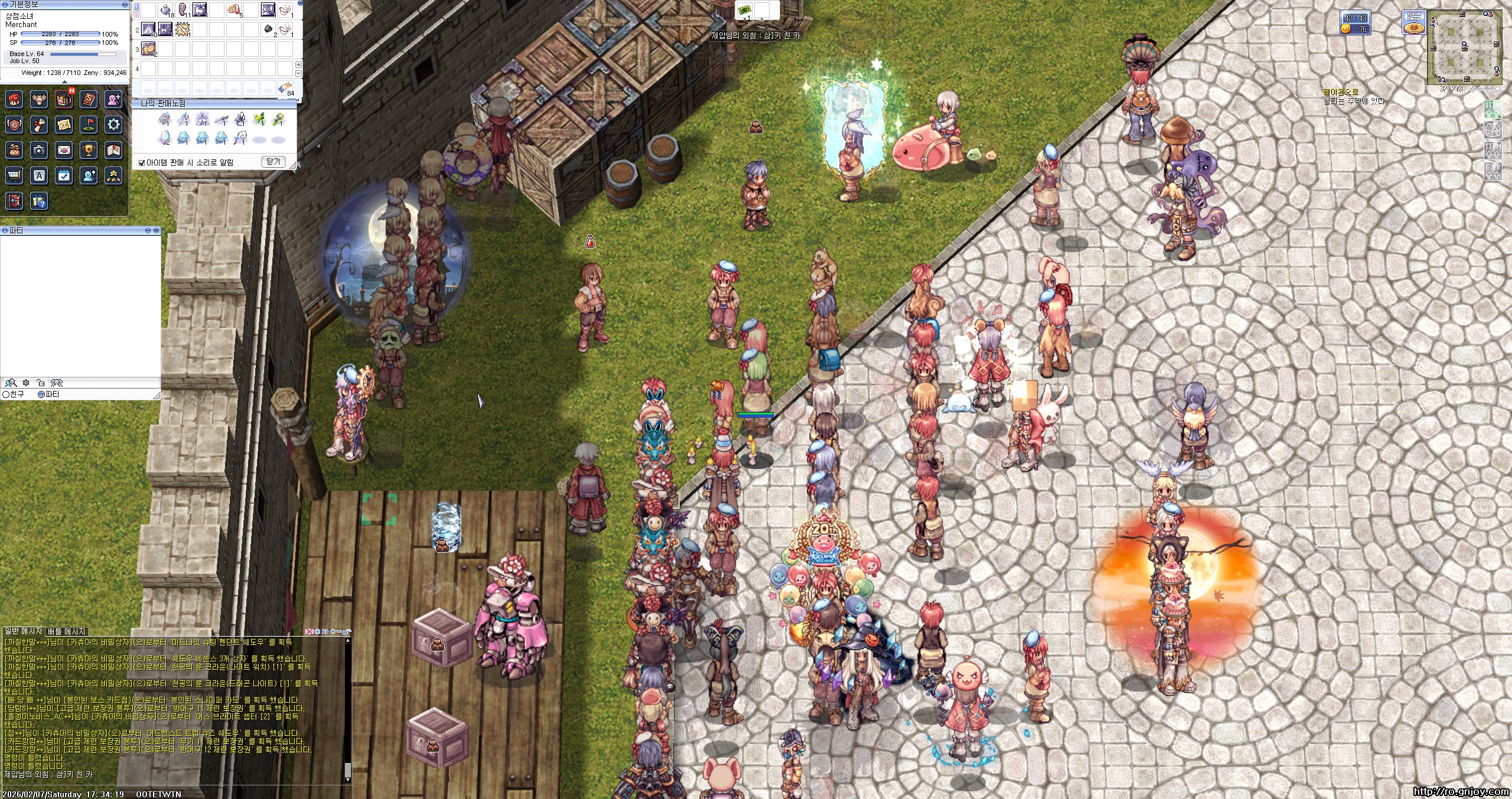Switch to the 배틀 메시지 chat tab

coord(67,631)
